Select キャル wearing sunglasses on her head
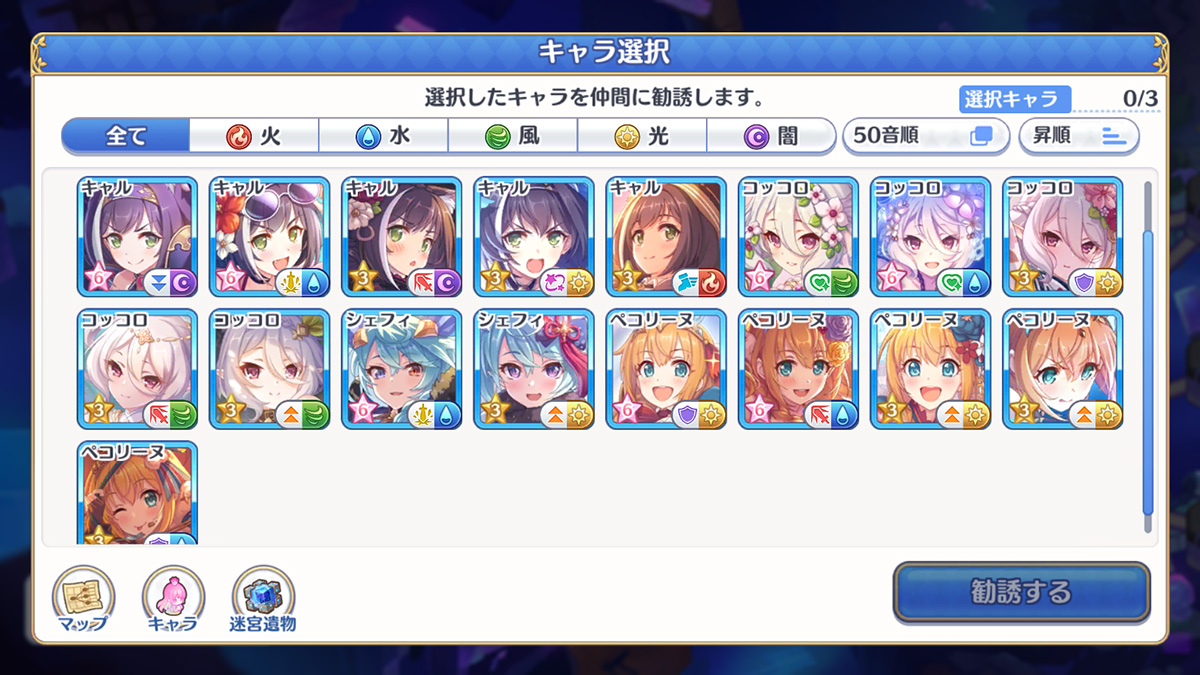 (269, 237)
